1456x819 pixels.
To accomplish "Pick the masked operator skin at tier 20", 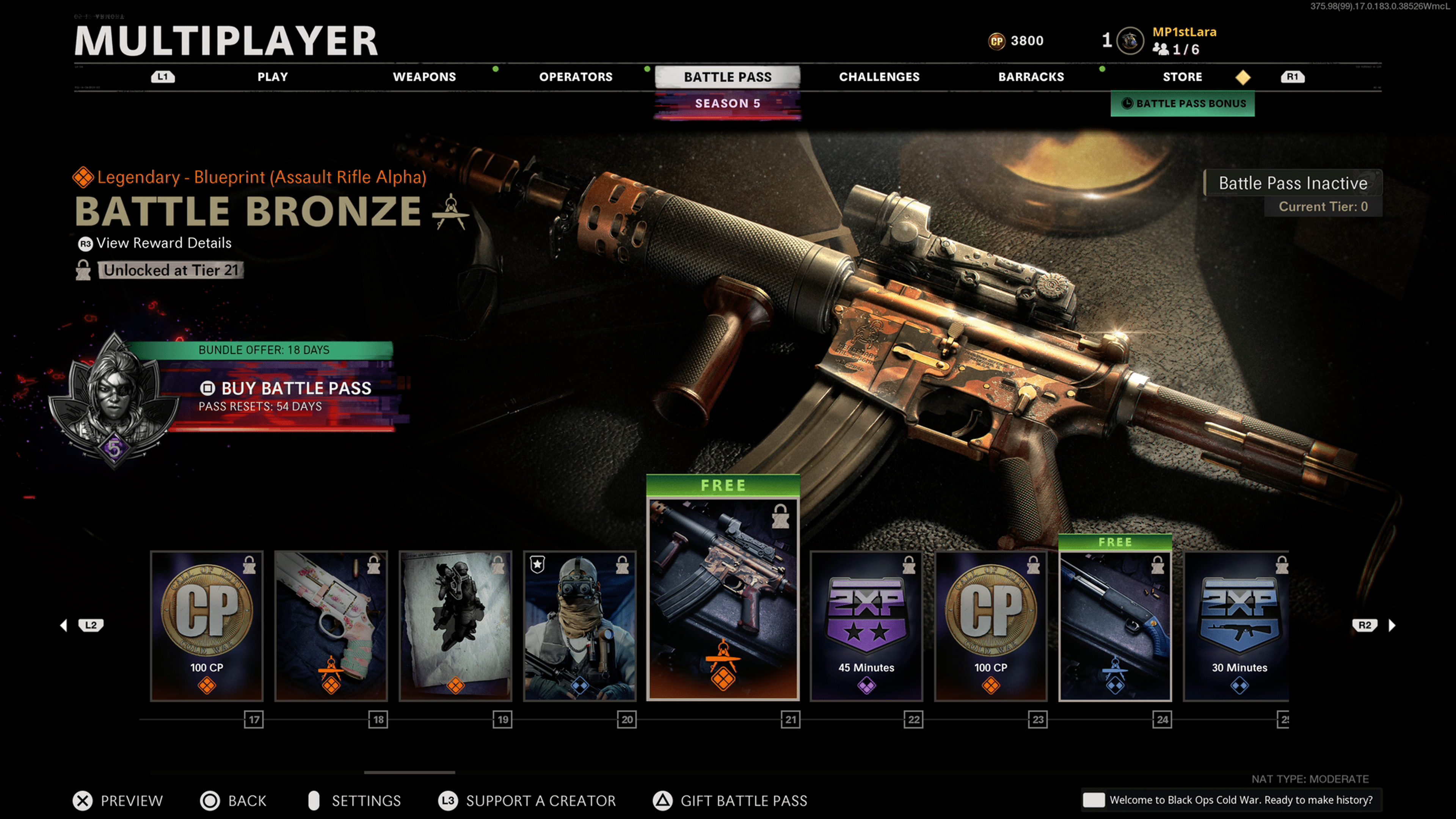I will [x=580, y=626].
